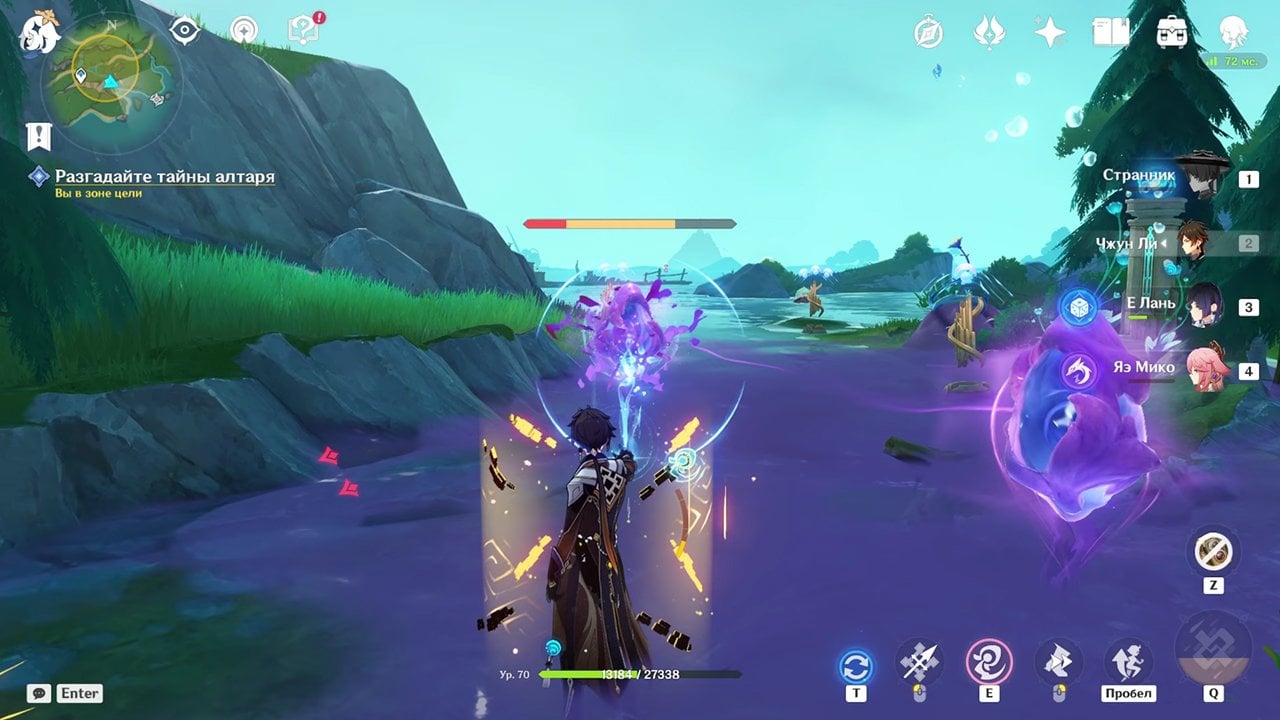Open the inventory backpack icon
This screenshot has width=1280, height=720.
[1171, 33]
